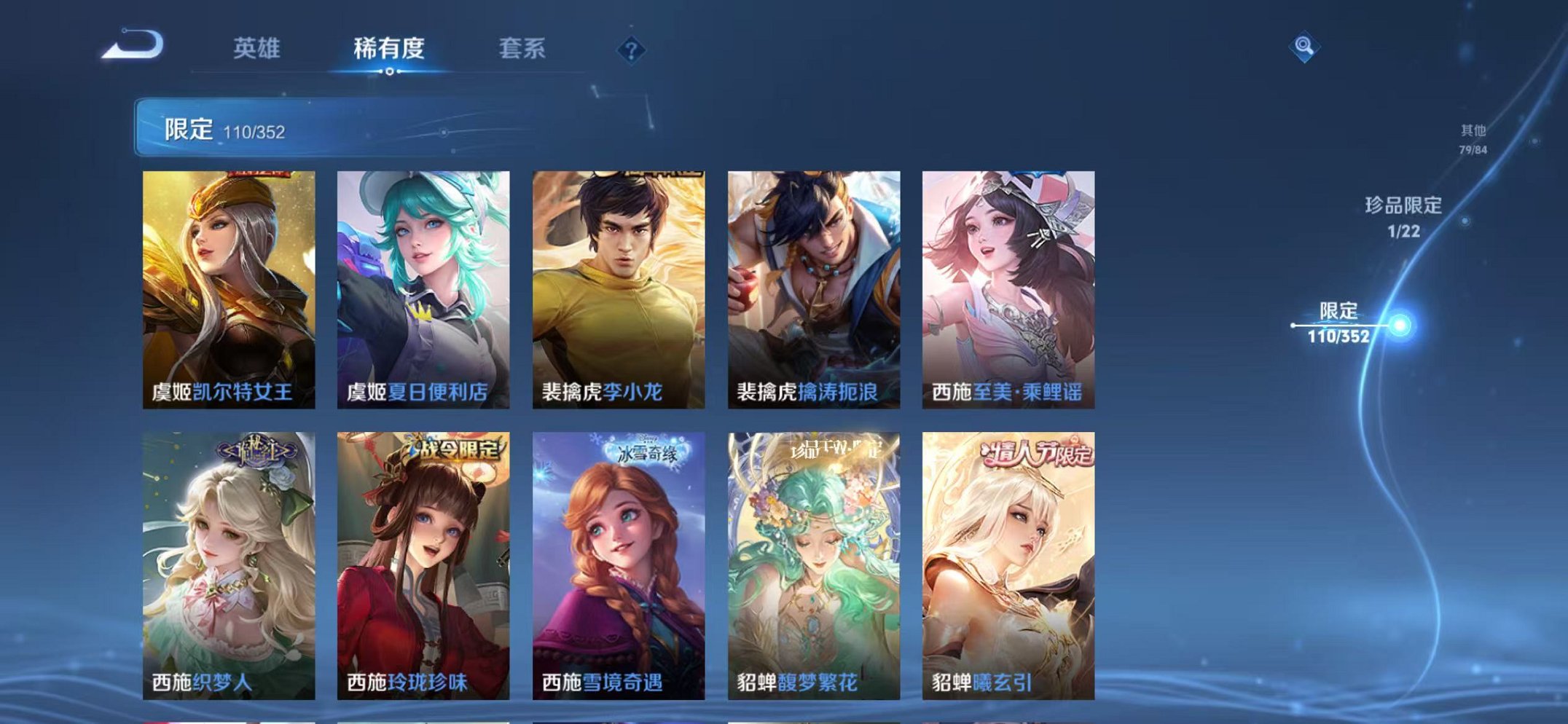Click the dot under the 稀有度 tab
Screen dimensions: 1568x724
point(390,71)
